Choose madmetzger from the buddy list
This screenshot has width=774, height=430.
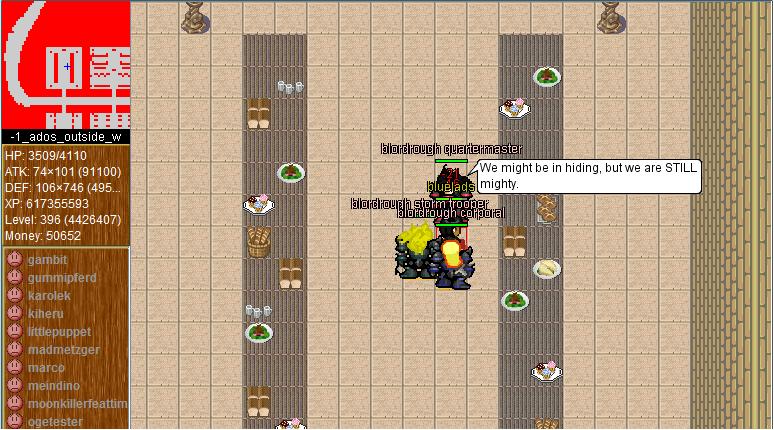tap(63, 350)
